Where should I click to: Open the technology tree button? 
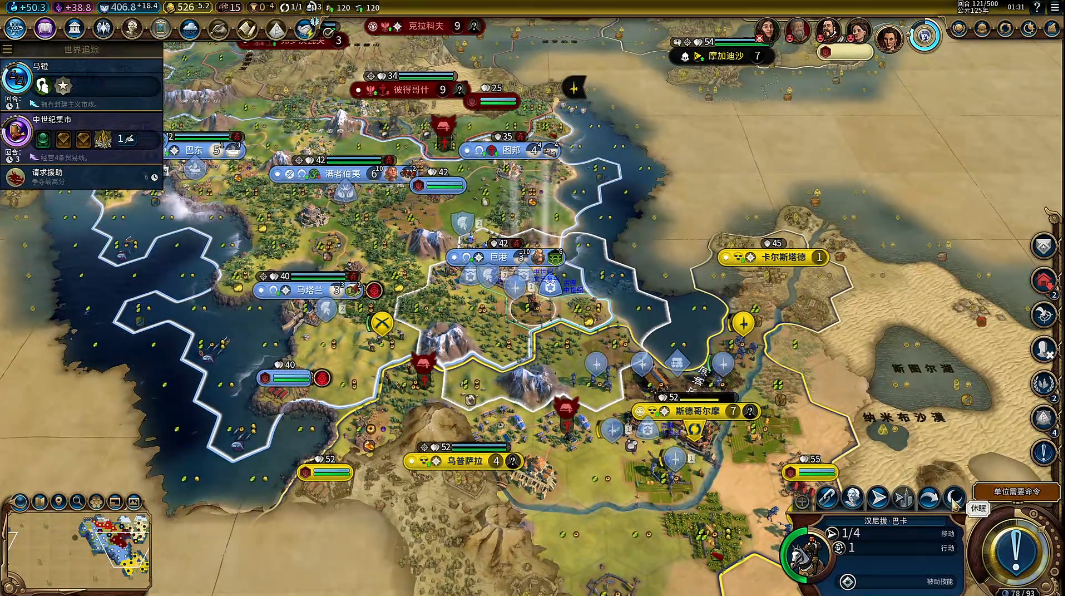click(17, 28)
